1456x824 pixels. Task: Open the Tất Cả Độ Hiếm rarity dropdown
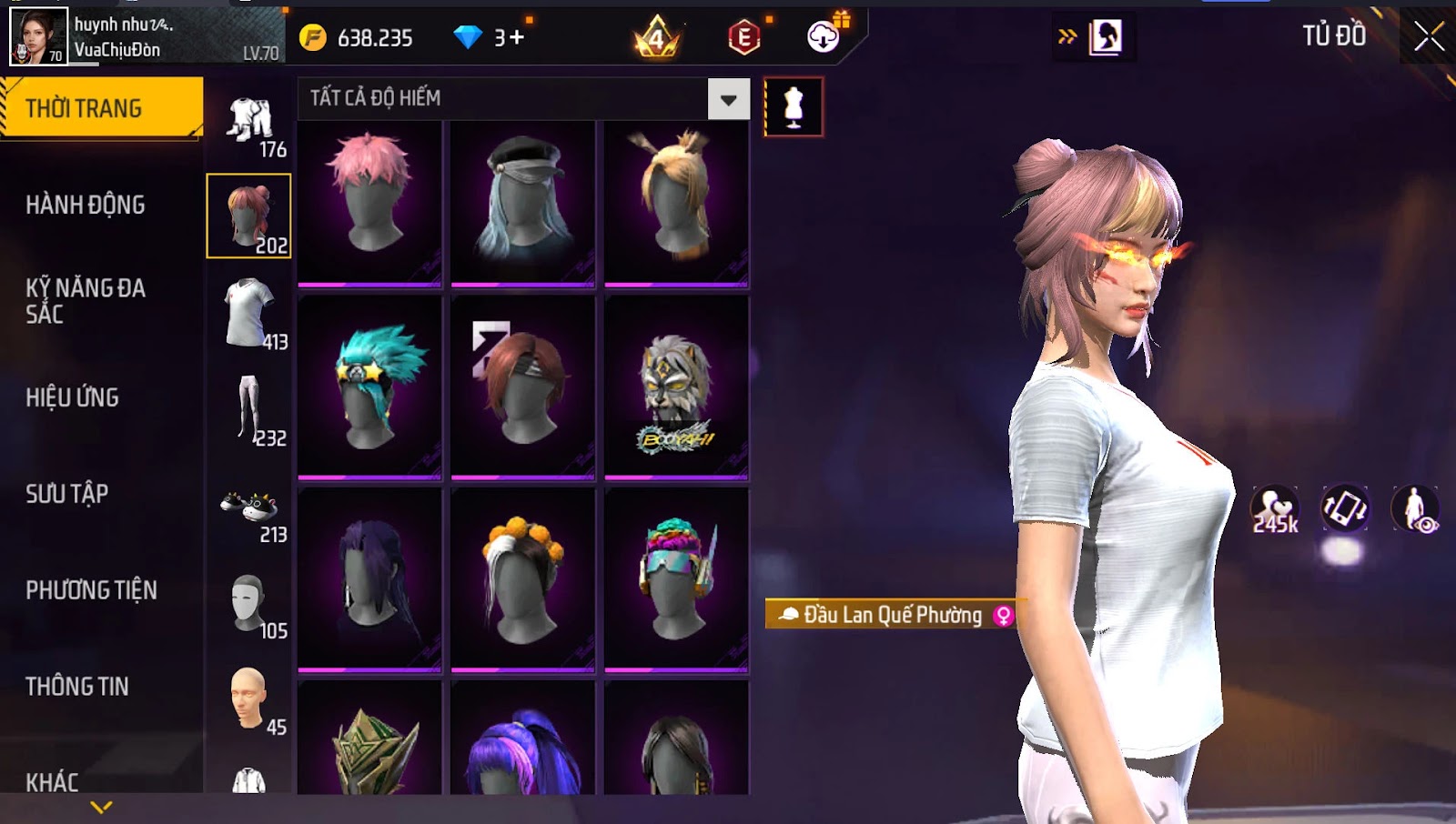(728, 99)
